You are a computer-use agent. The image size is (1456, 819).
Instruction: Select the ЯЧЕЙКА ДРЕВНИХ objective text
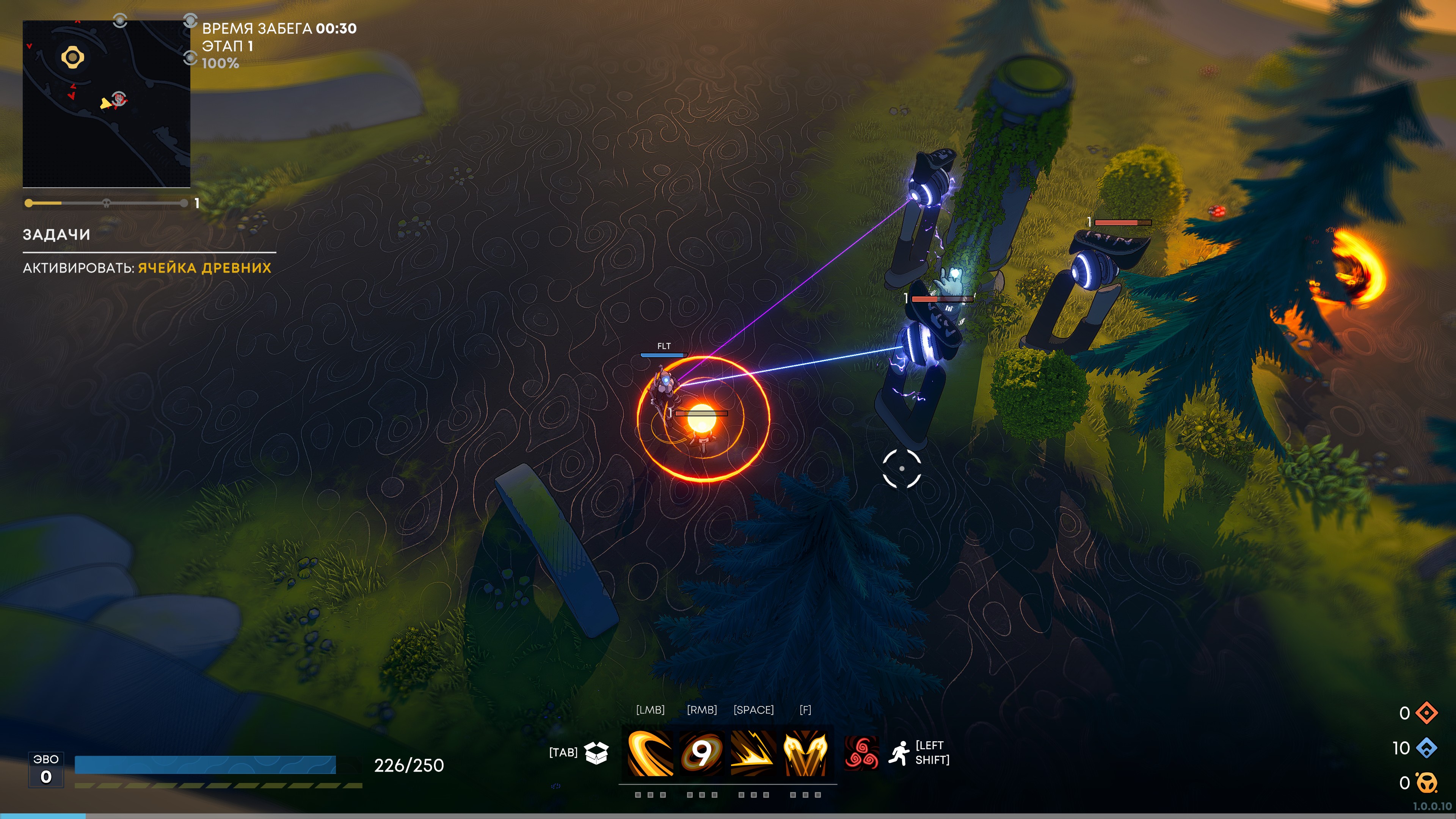click(205, 268)
